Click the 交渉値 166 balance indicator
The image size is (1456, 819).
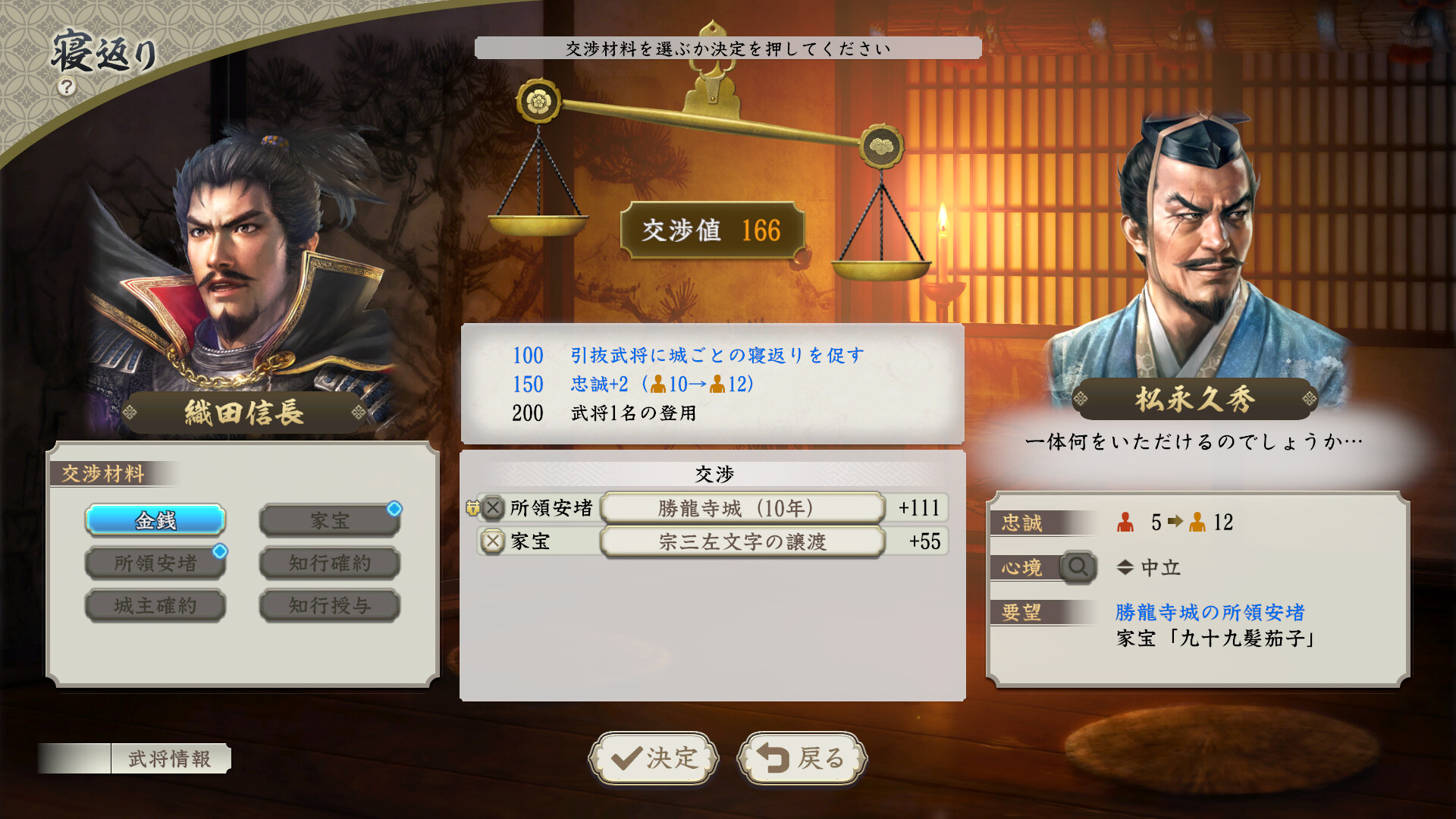(713, 230)
